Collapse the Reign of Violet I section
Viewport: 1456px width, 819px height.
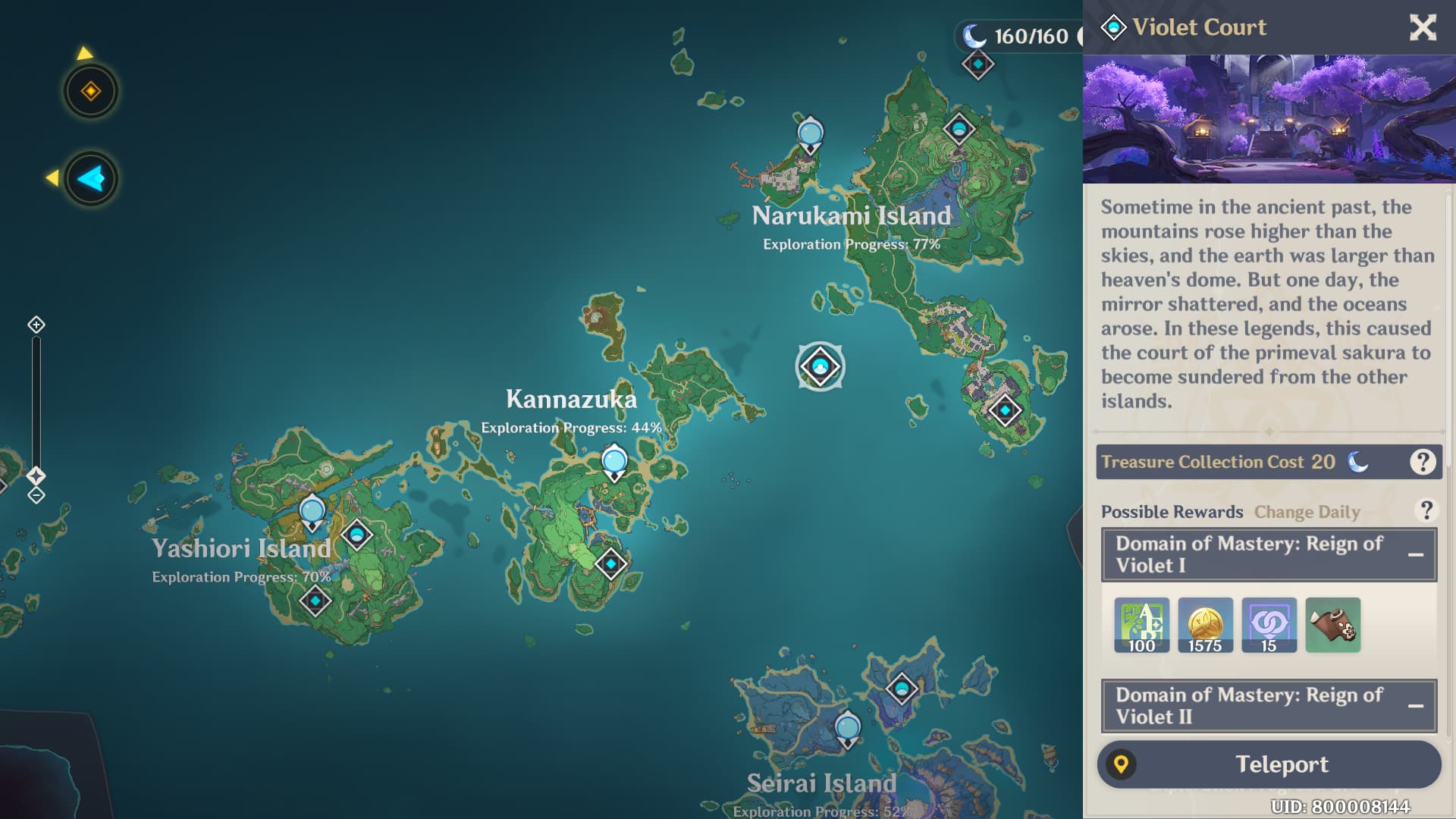(x=1415, y=555)
